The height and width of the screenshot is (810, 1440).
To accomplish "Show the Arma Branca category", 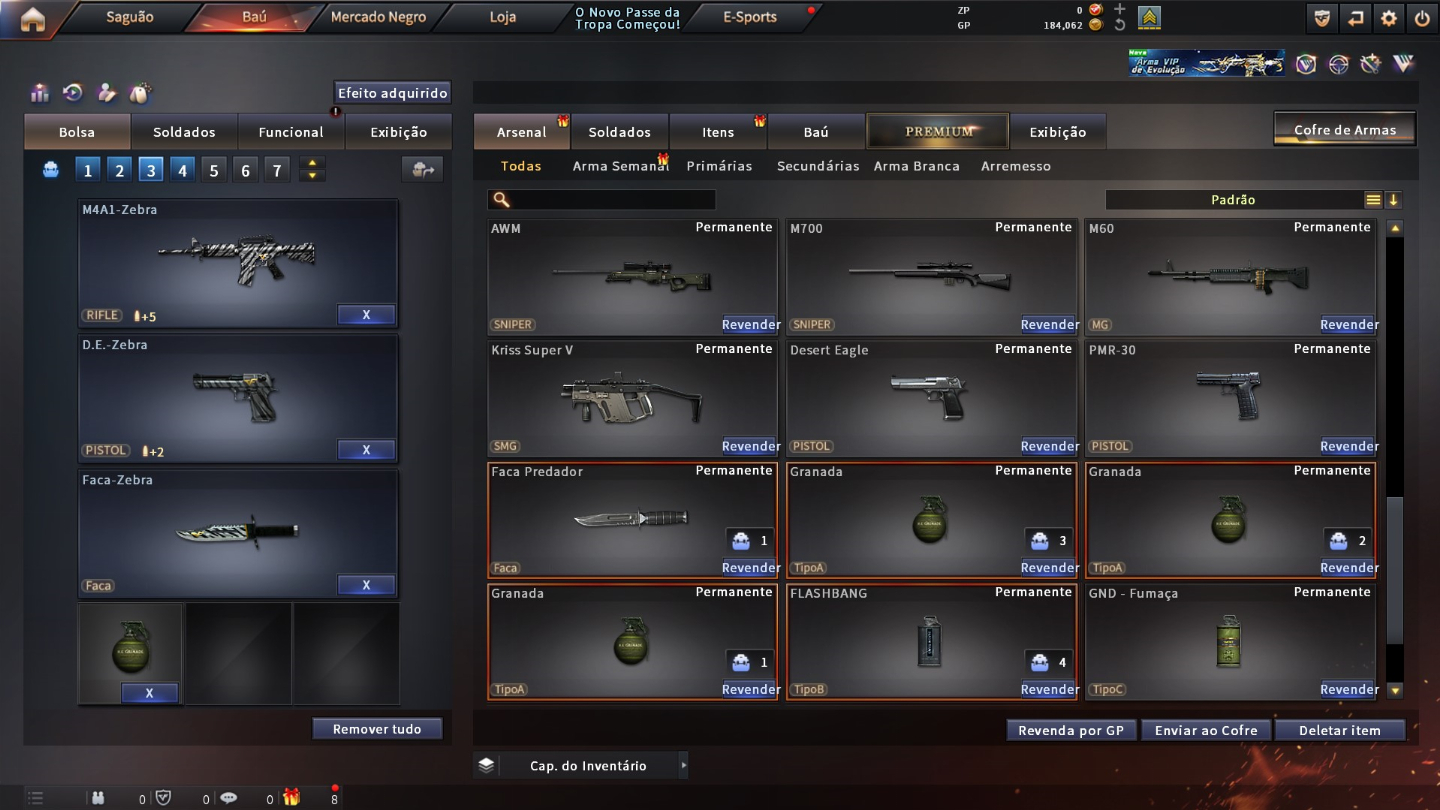I will [916, 166].
